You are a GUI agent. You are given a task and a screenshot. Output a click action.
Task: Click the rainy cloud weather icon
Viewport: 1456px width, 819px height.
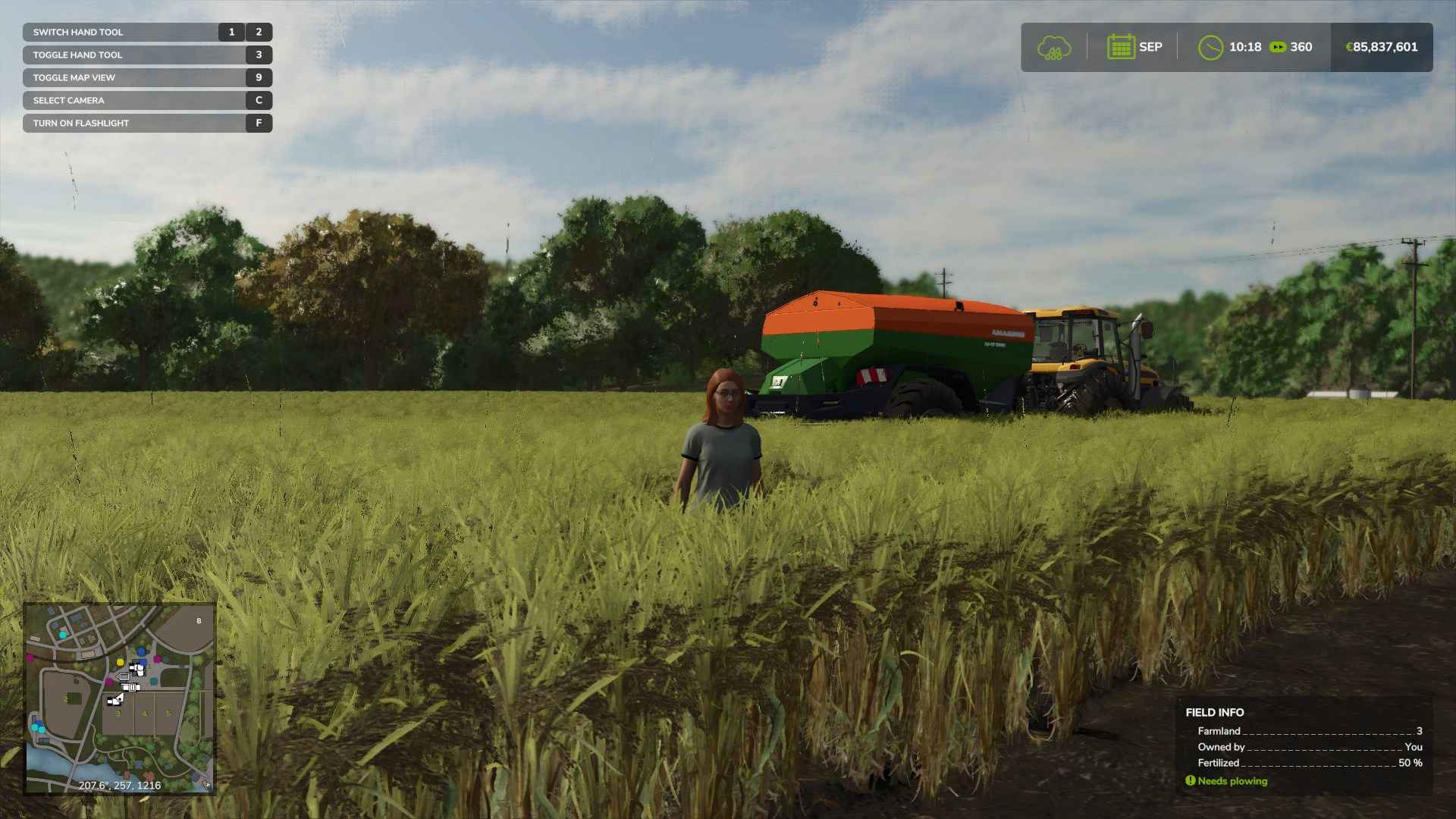click(x=1053, y=48)
